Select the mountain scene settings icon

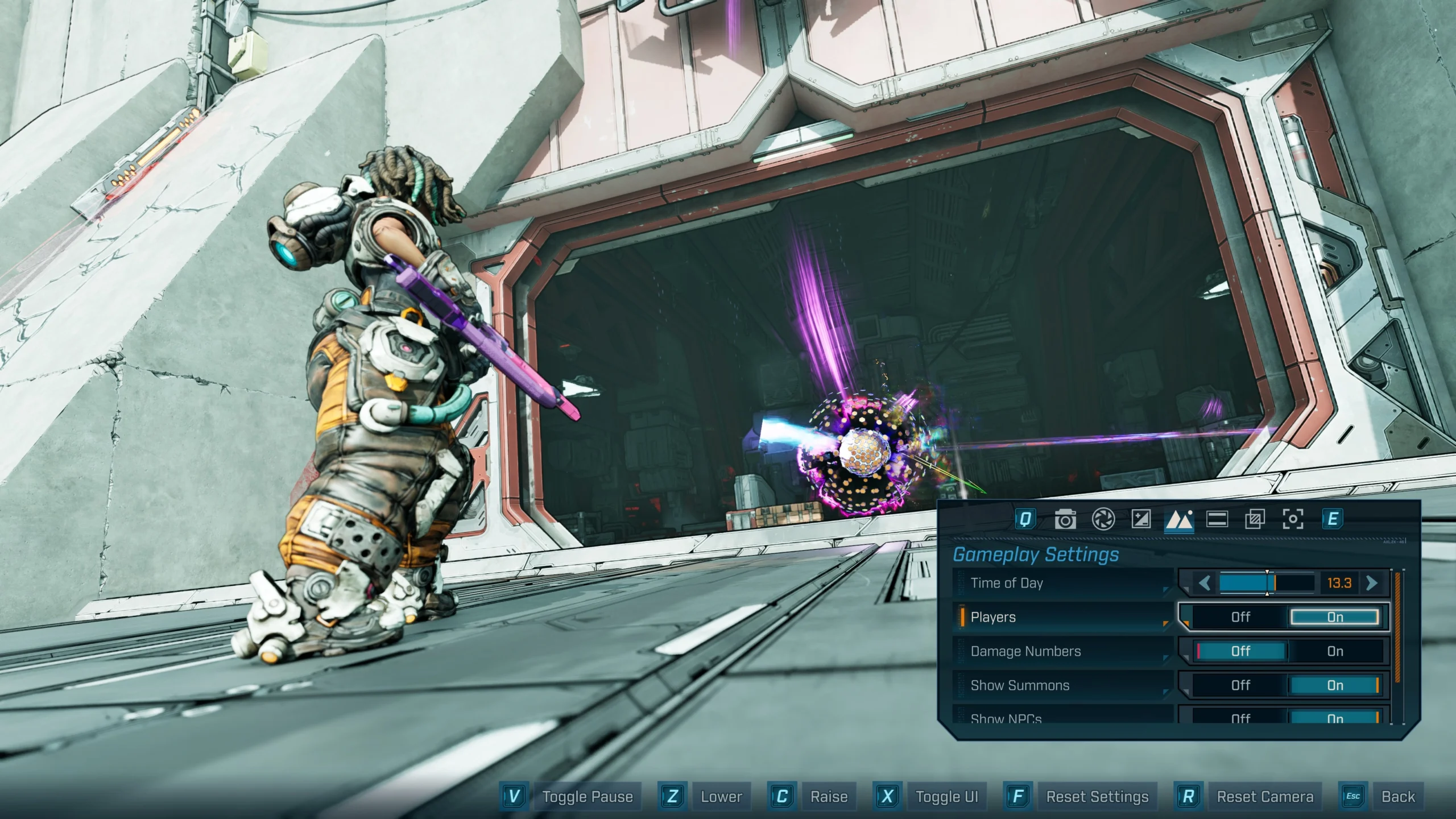pyautogui.click(x=1179, y=520)
